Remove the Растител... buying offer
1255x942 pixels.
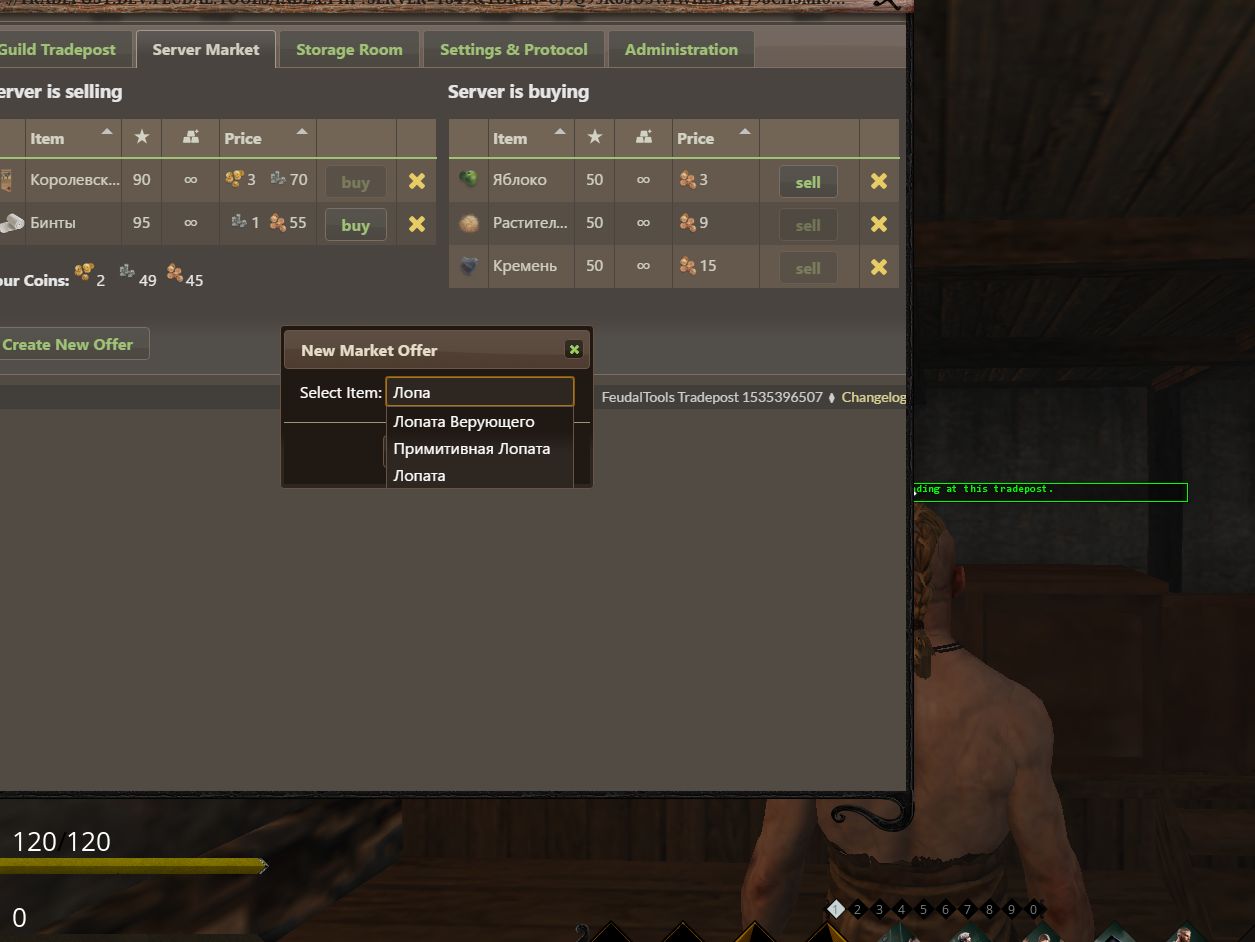tap(878, 224)
